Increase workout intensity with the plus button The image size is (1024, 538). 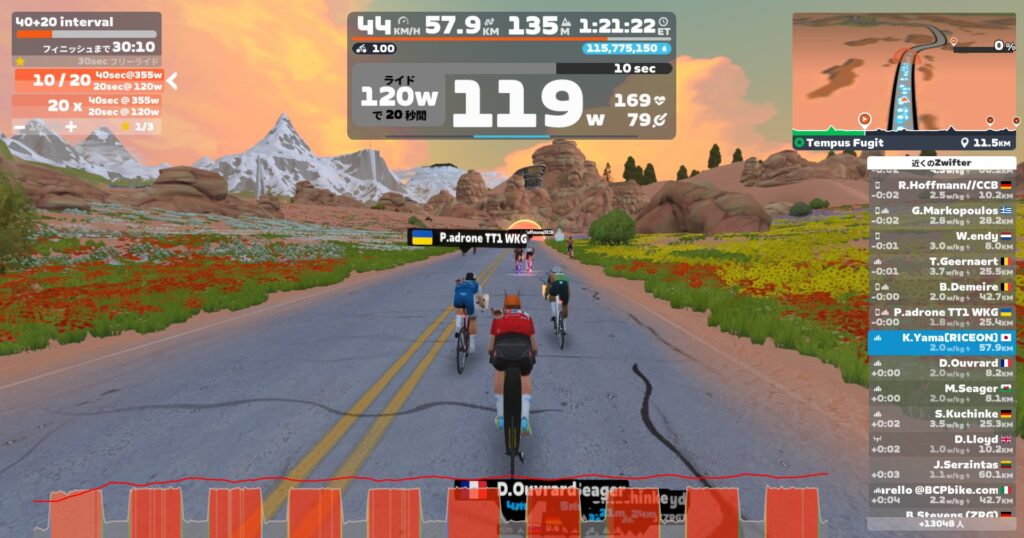[x=71, y=127]
